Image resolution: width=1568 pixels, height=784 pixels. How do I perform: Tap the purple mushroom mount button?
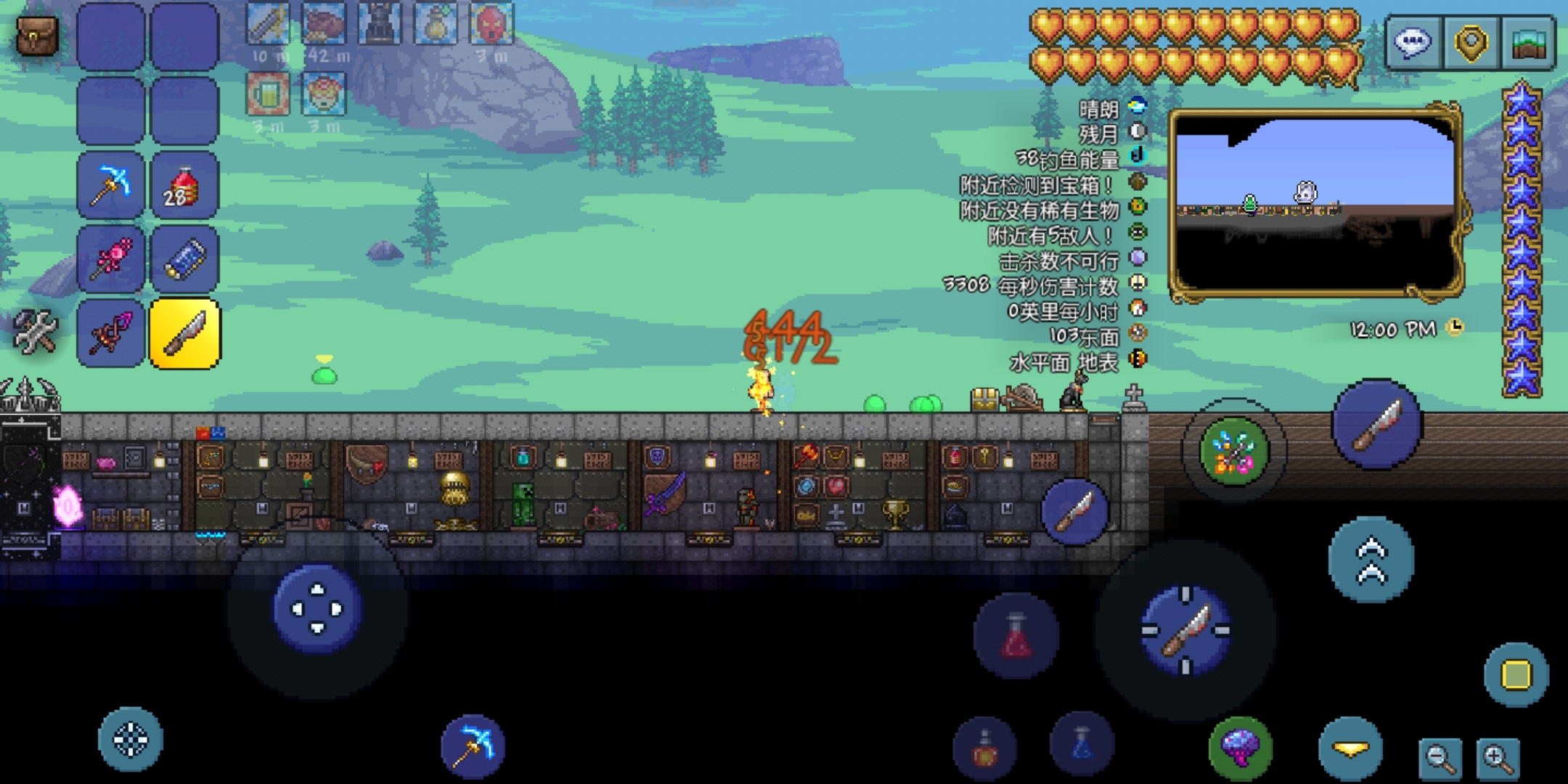coord(1240,748)
